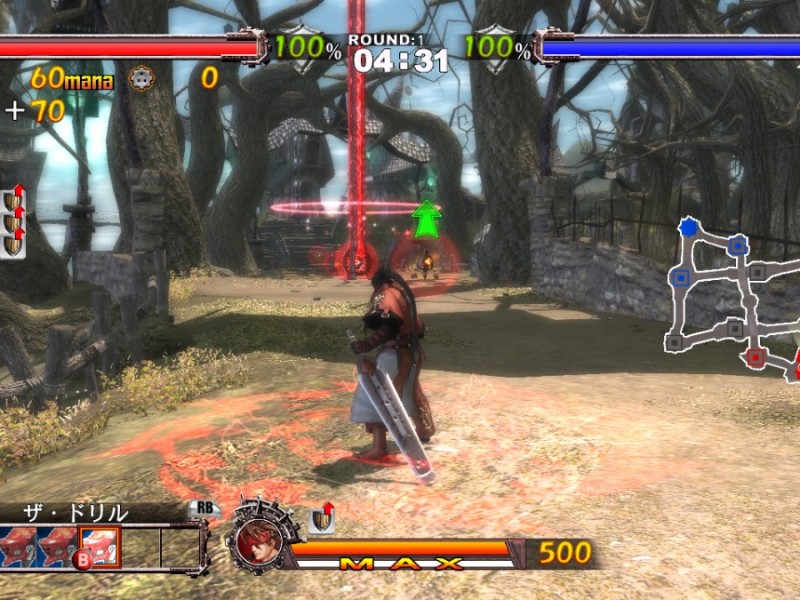The image size is (800, 600).
Task: Select the highlighted drill item slot
Action: pyautogui.click(x=100, y=546)
